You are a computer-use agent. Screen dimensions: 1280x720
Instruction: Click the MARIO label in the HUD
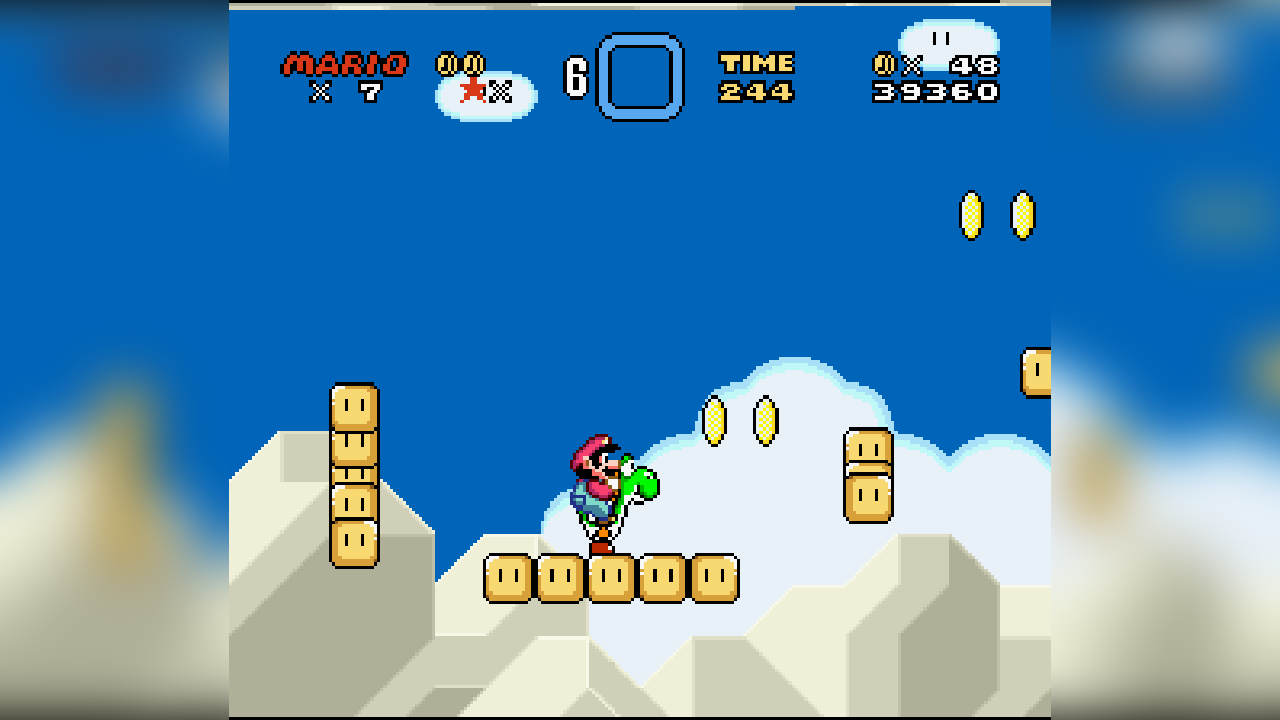coord(345,62)
